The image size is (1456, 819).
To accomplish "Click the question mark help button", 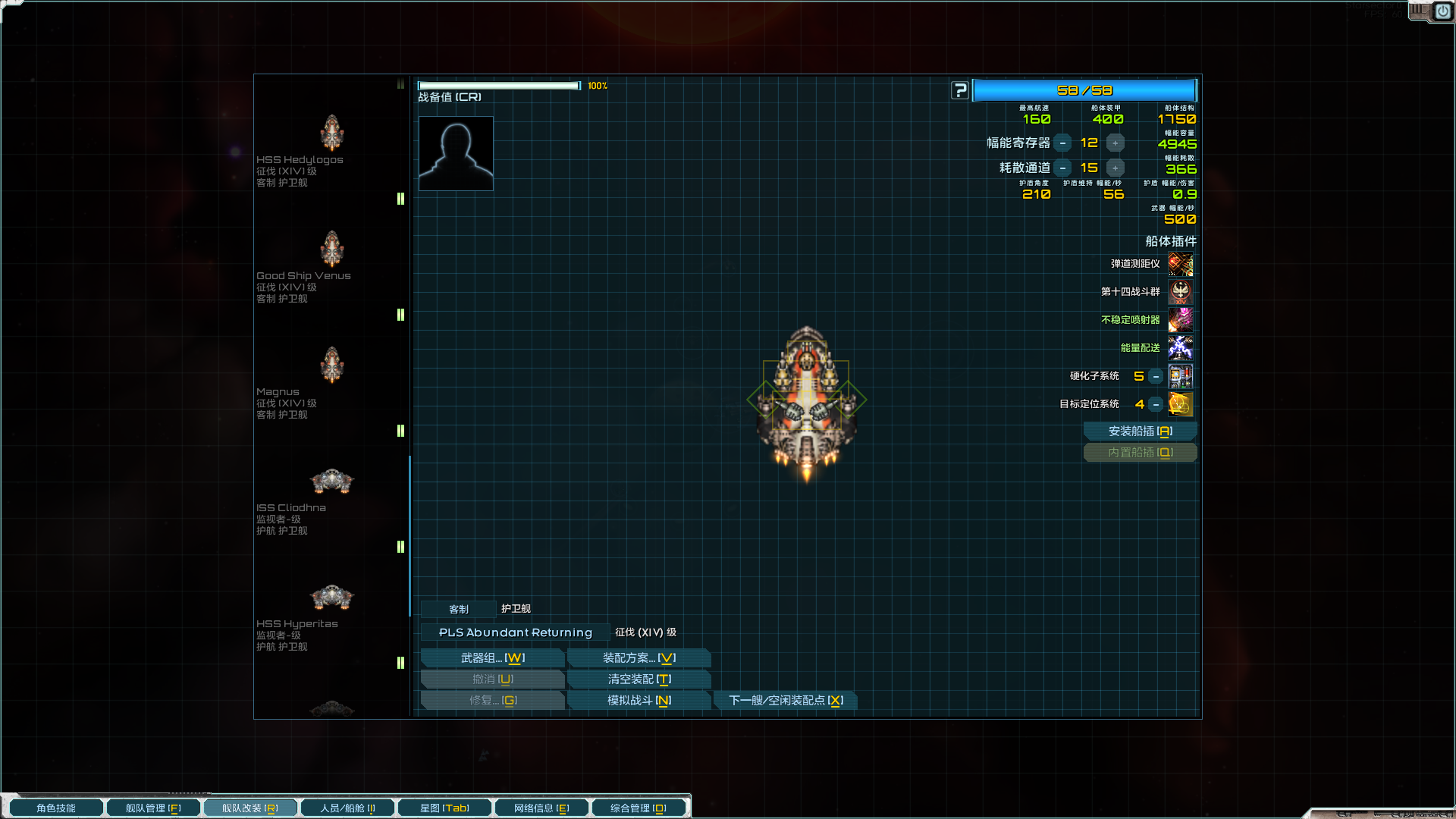I will click(x=960, y=91).
